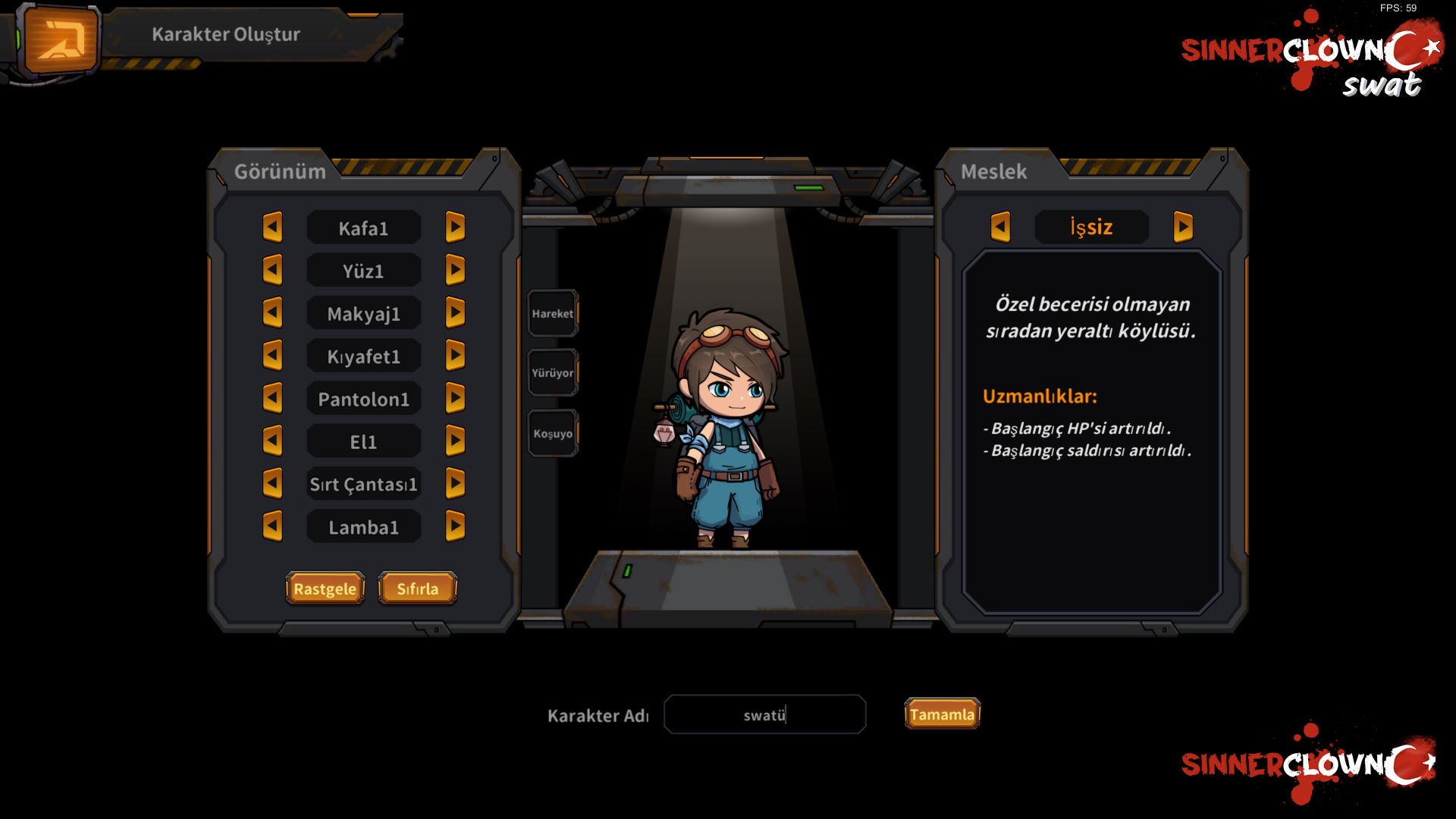
Task: Click the Karakter Adı name field
Action: (x=764, y=714)
